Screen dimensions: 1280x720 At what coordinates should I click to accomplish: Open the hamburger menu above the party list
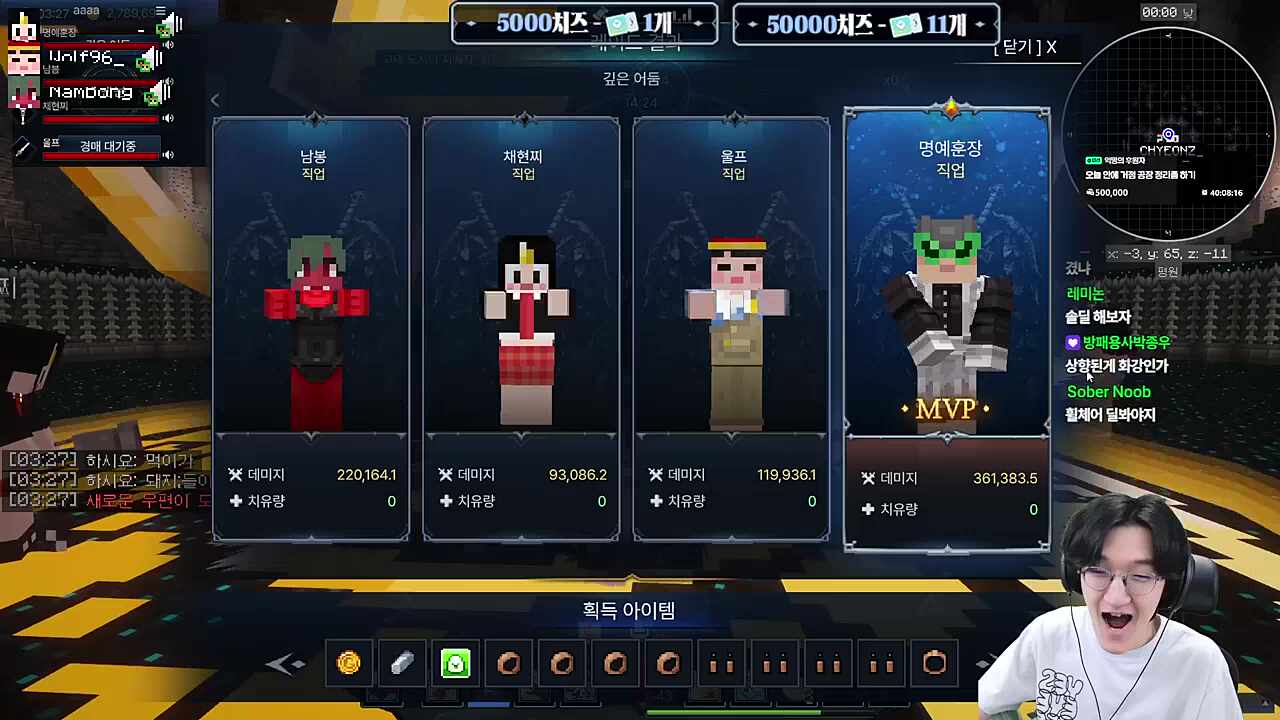pos(161,11)
